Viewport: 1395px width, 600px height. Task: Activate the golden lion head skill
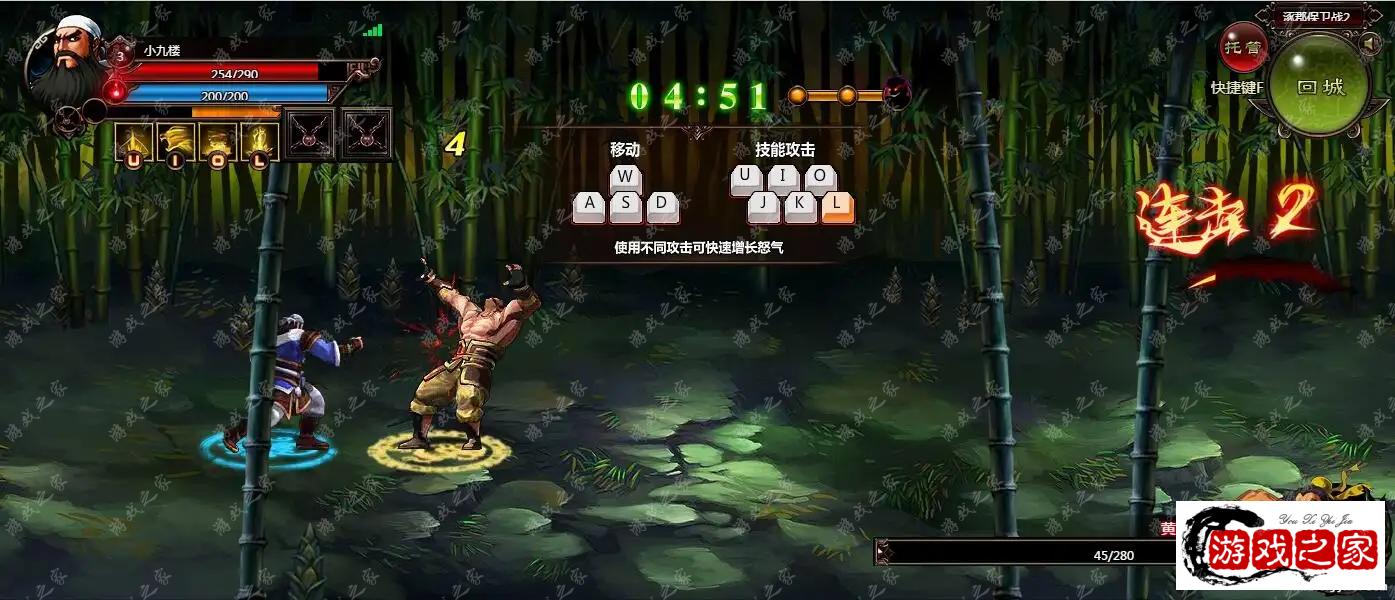tap(176, 141)
